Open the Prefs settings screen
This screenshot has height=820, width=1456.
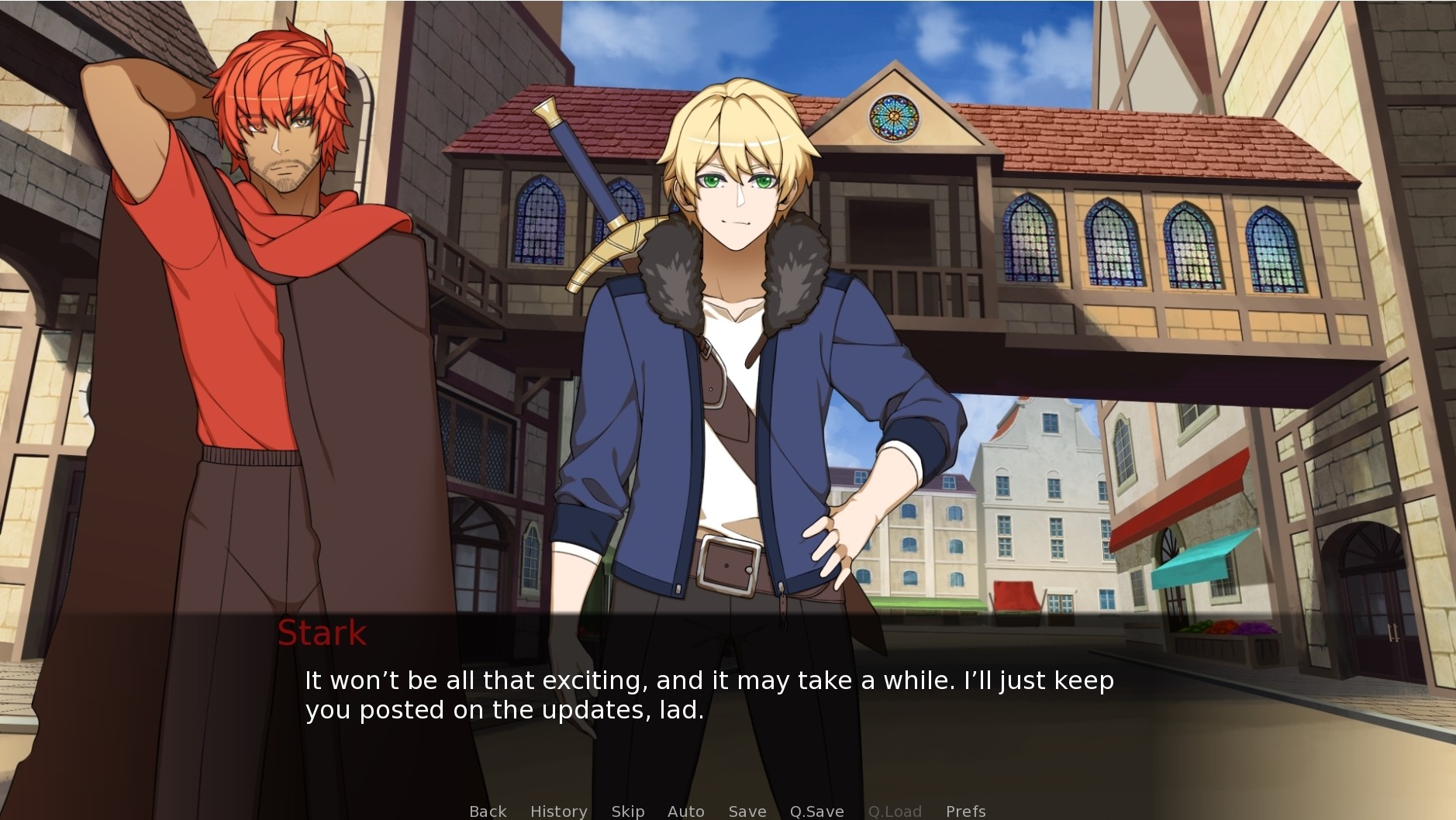coord(964,811)
